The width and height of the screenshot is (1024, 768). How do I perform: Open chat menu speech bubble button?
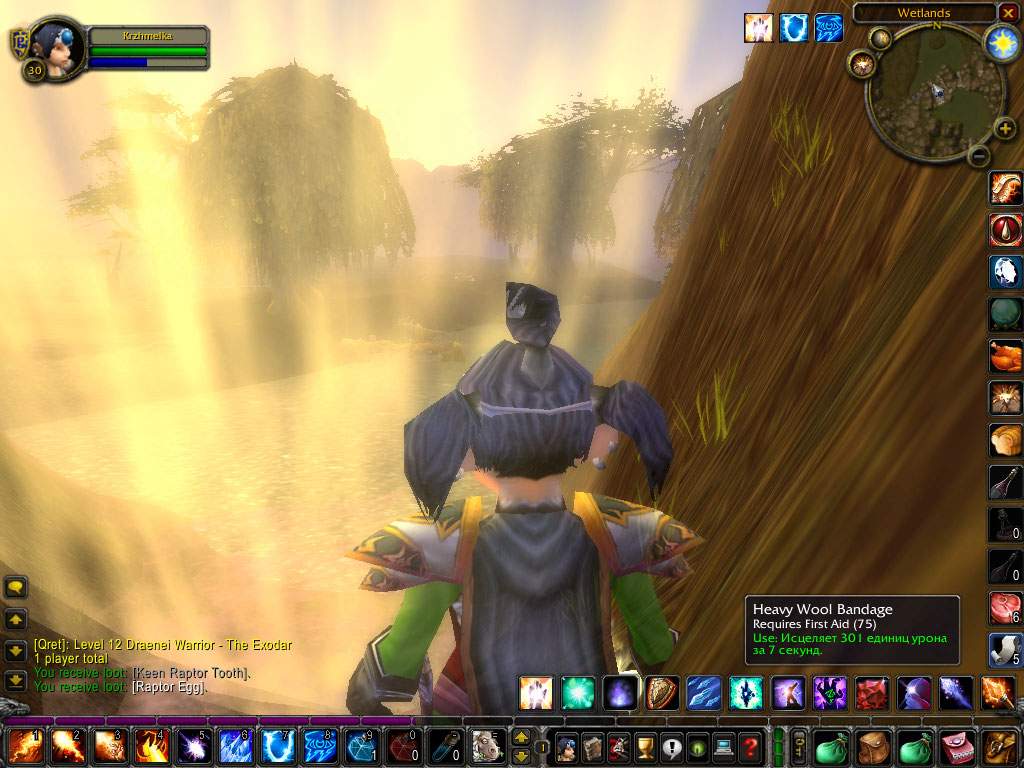point(16,587)
